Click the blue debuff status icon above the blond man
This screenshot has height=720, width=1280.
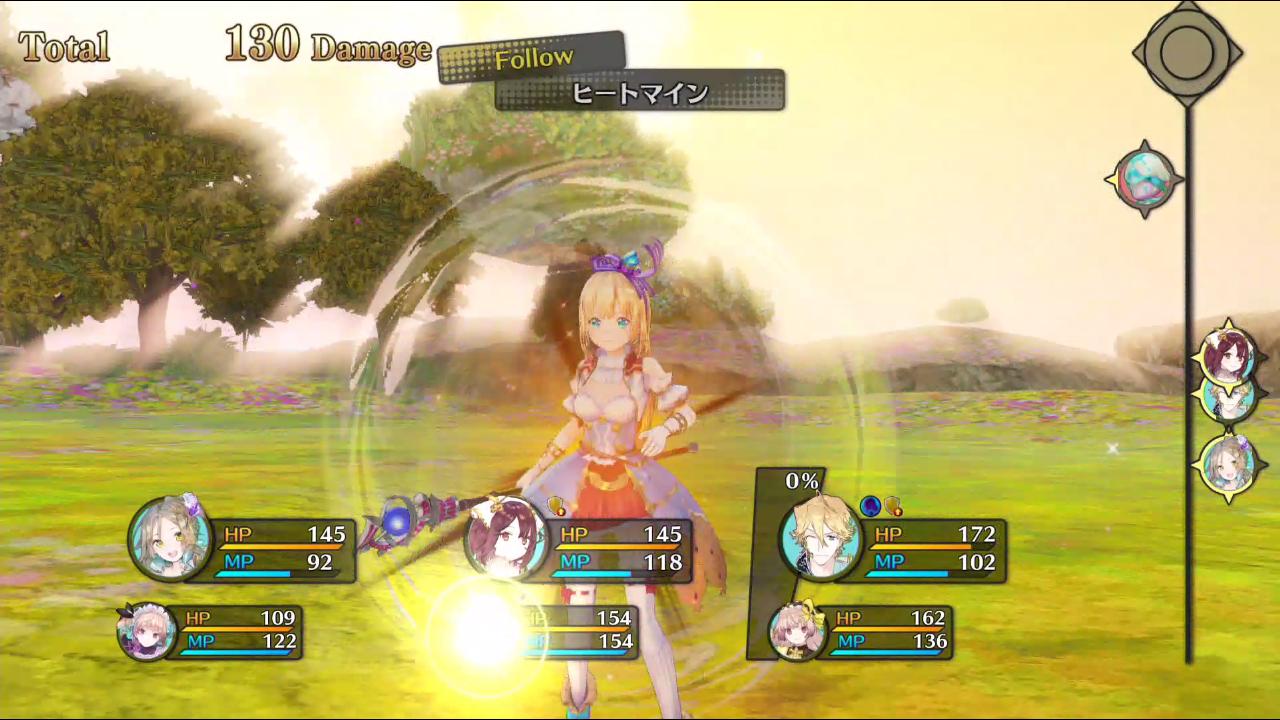tap(870, 506)
